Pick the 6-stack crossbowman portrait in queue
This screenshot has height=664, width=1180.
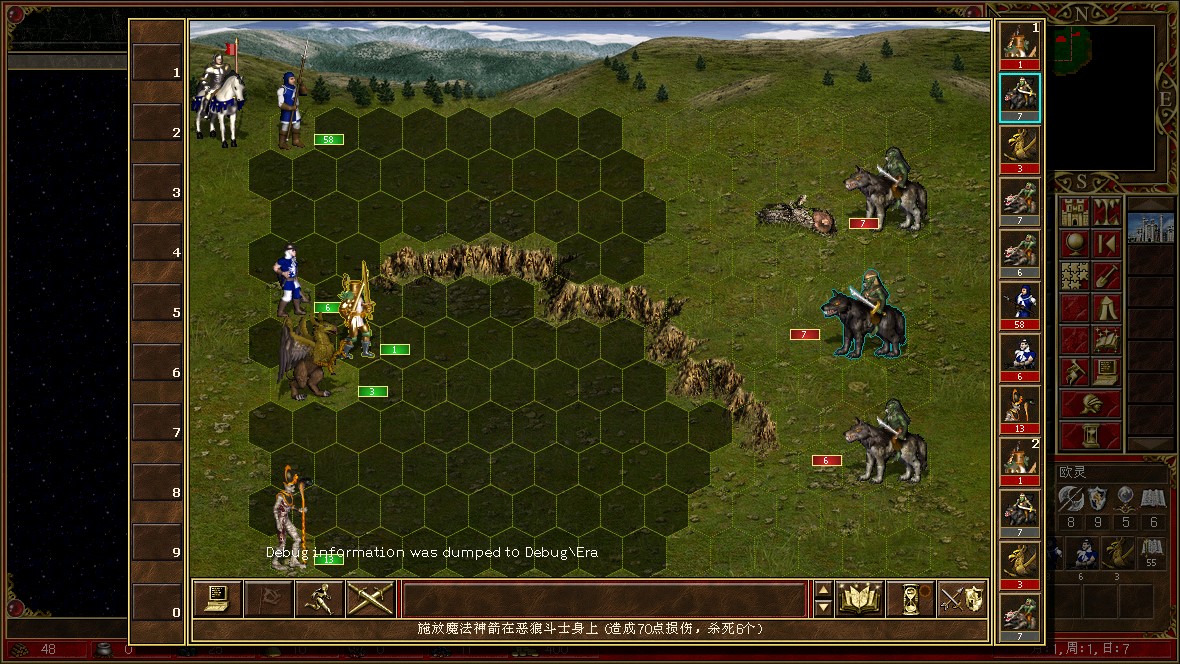(x=1020, y=357)
